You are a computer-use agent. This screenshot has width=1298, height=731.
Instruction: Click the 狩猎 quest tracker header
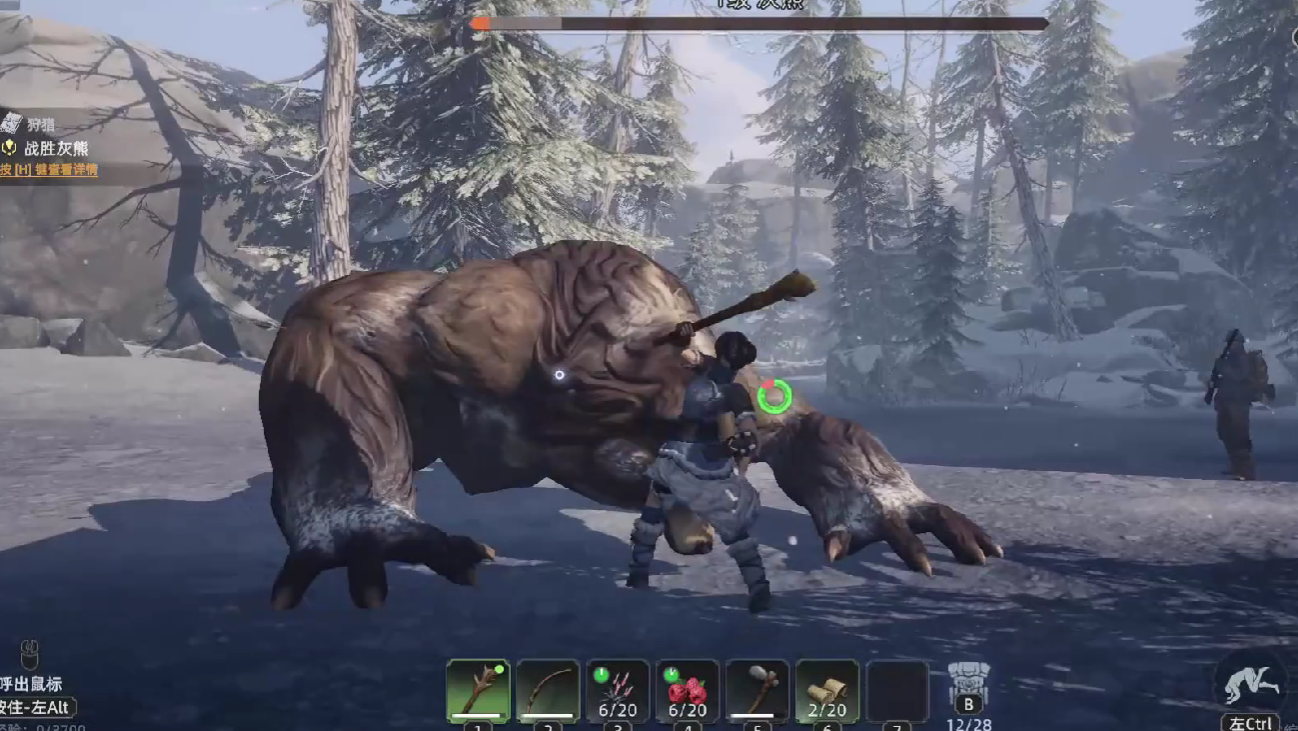coord(40,124)
